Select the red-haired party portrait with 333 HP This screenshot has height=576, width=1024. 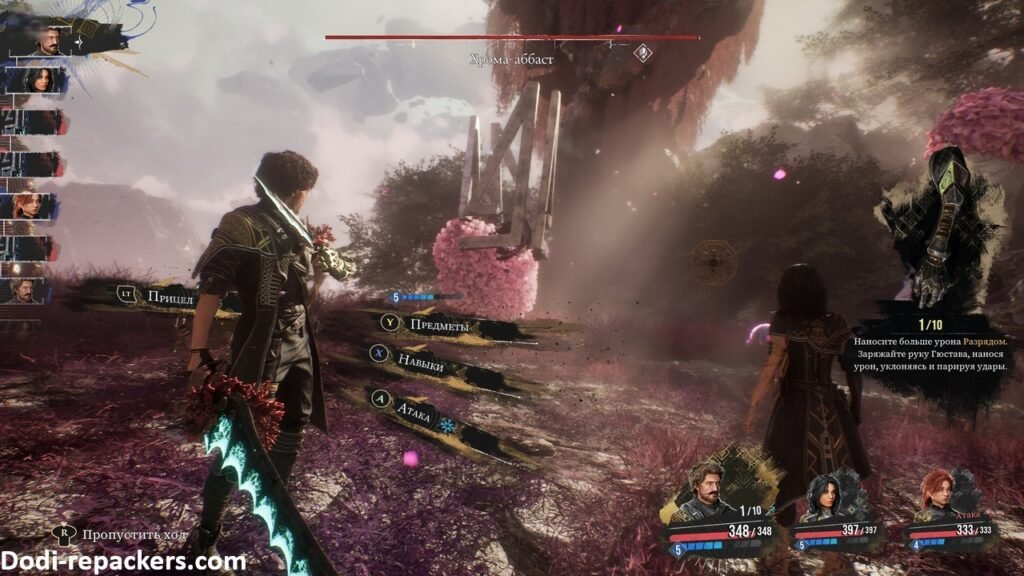coord(940,496)
